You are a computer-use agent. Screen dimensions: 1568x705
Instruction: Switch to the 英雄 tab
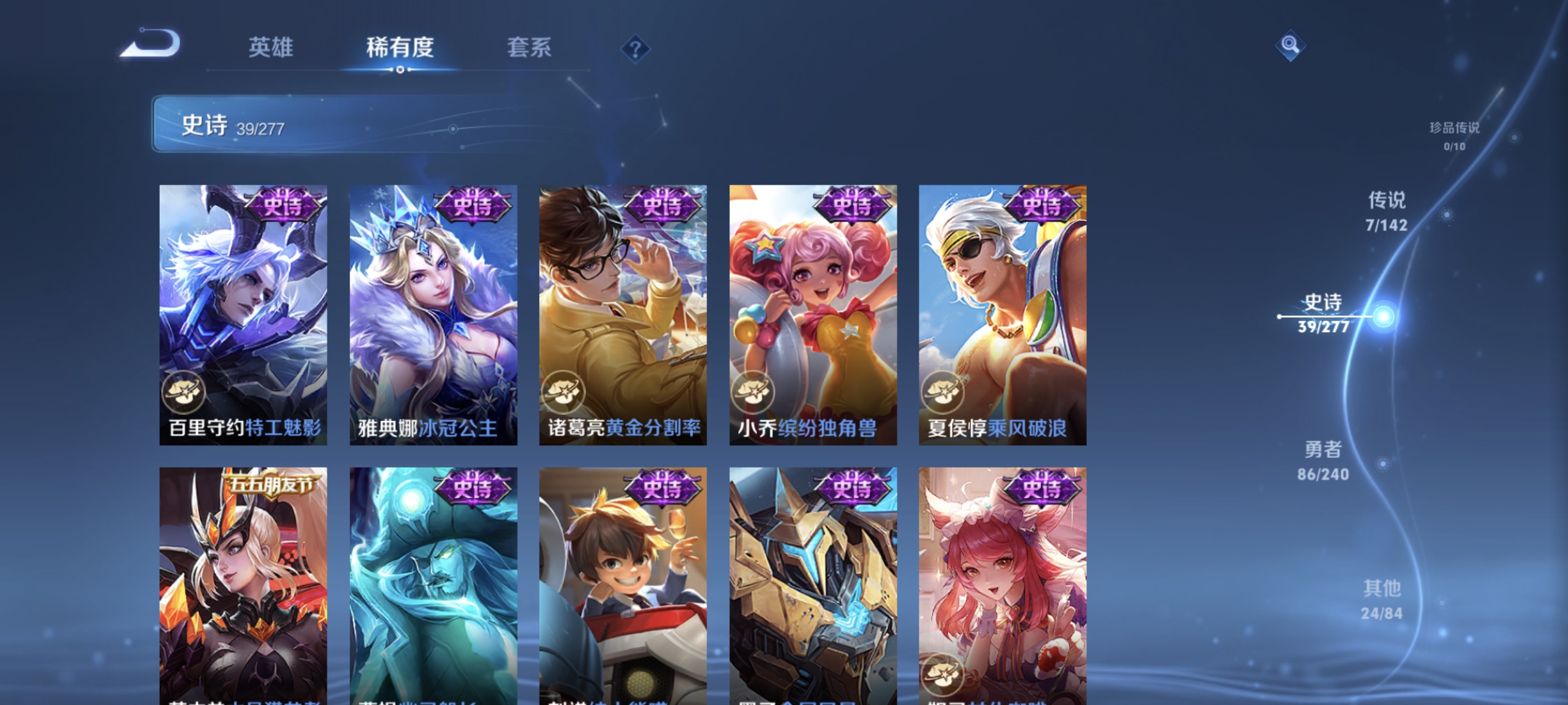tap(271, 49)
